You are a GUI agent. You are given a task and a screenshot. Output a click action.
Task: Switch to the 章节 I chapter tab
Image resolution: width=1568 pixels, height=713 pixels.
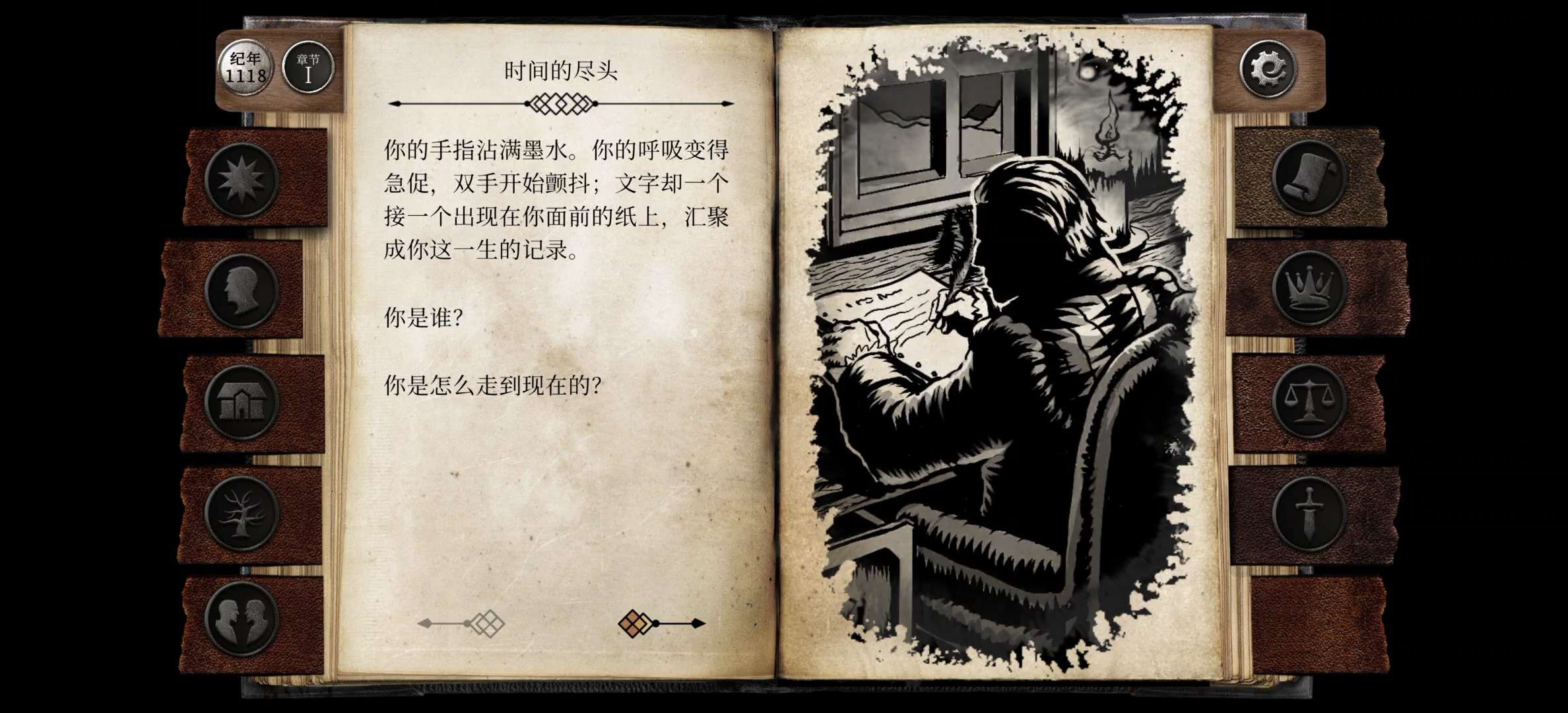[309, 69]
